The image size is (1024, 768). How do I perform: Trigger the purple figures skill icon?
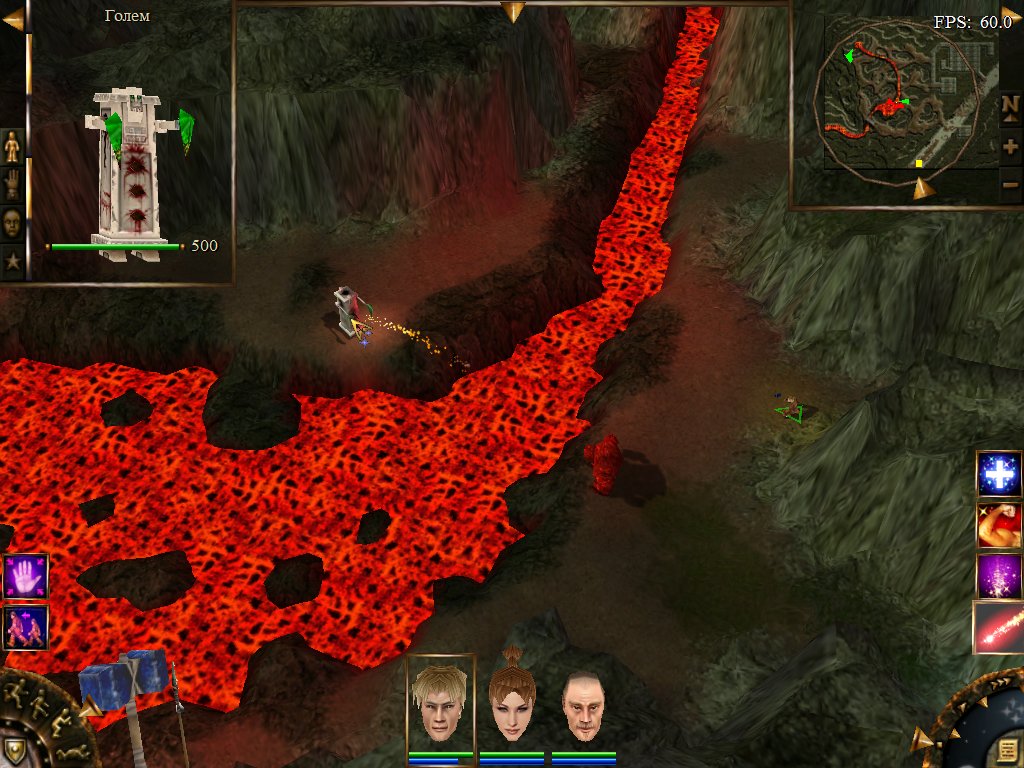pos(25,628)
